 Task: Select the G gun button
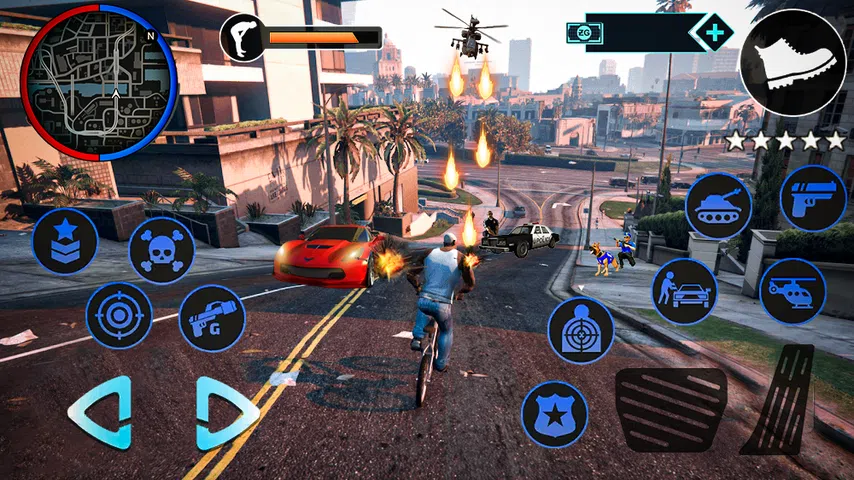pyautogui.click(x=211, y=318)
